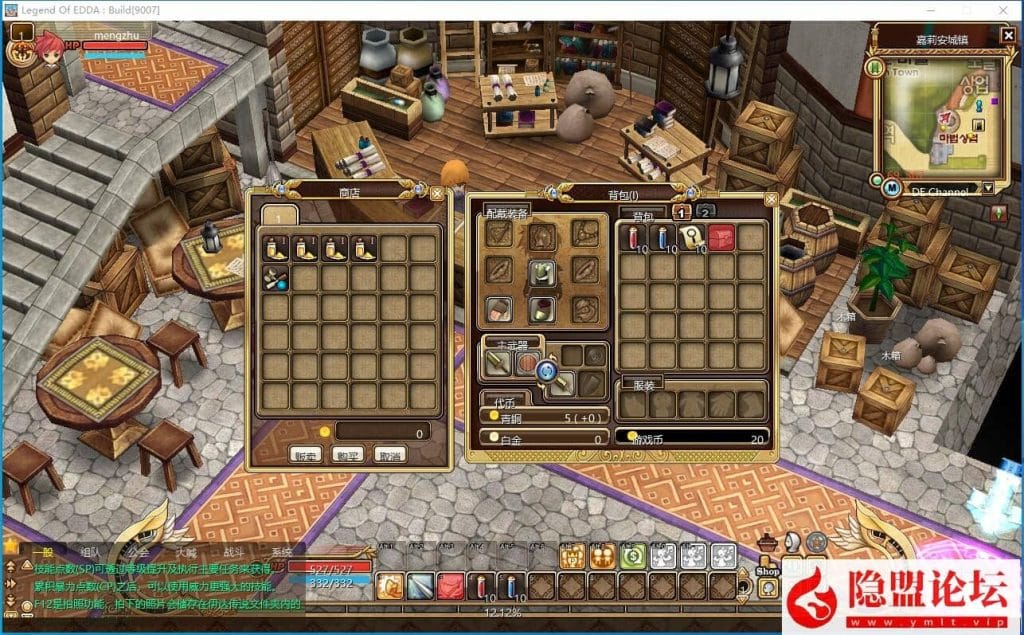Open the DE Channel dropdown arrow
The image size is (1024, 635).
pyautogui.click(x=988, y=188)
